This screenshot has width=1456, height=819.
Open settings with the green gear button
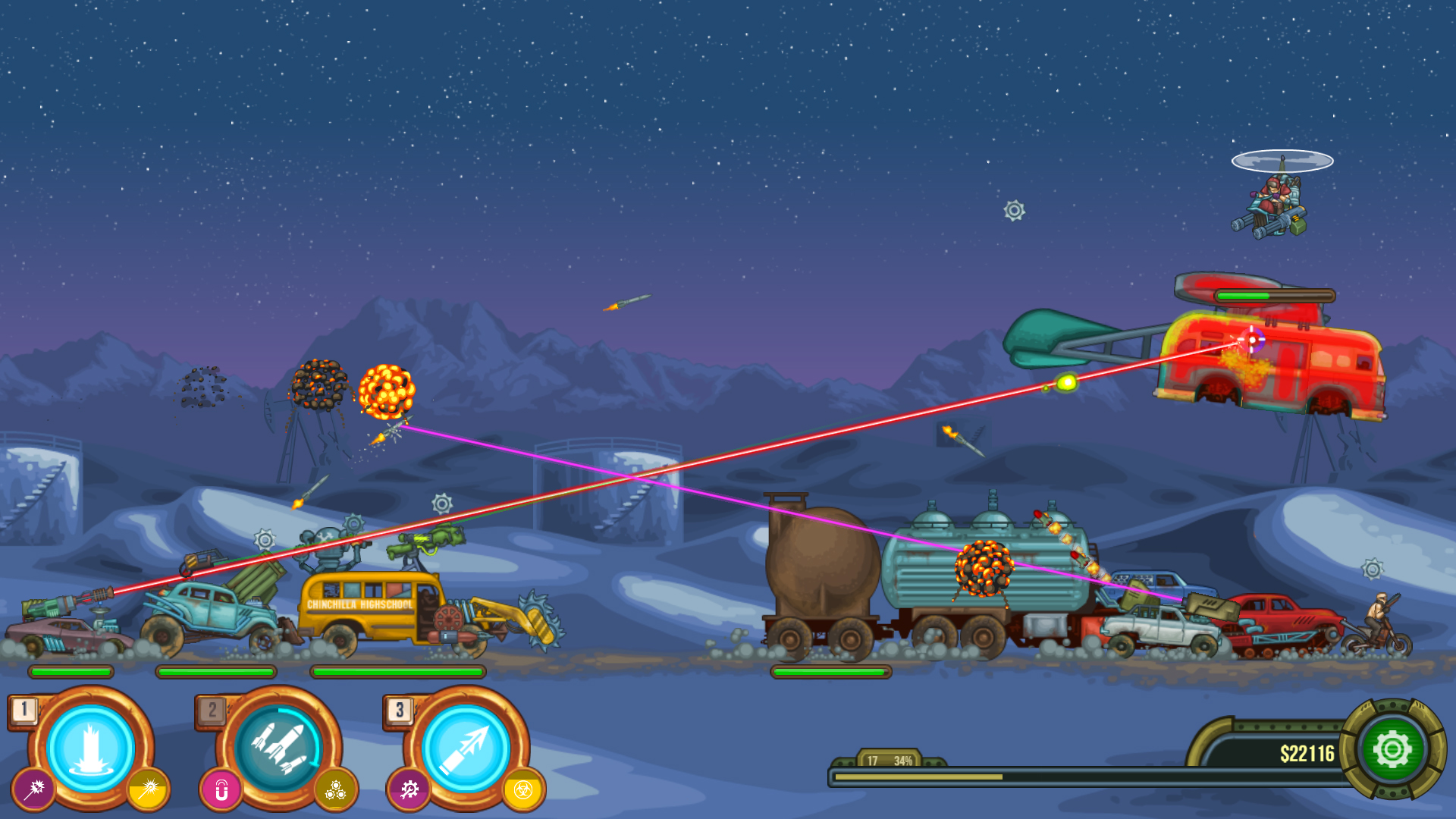click(1392, 751)
